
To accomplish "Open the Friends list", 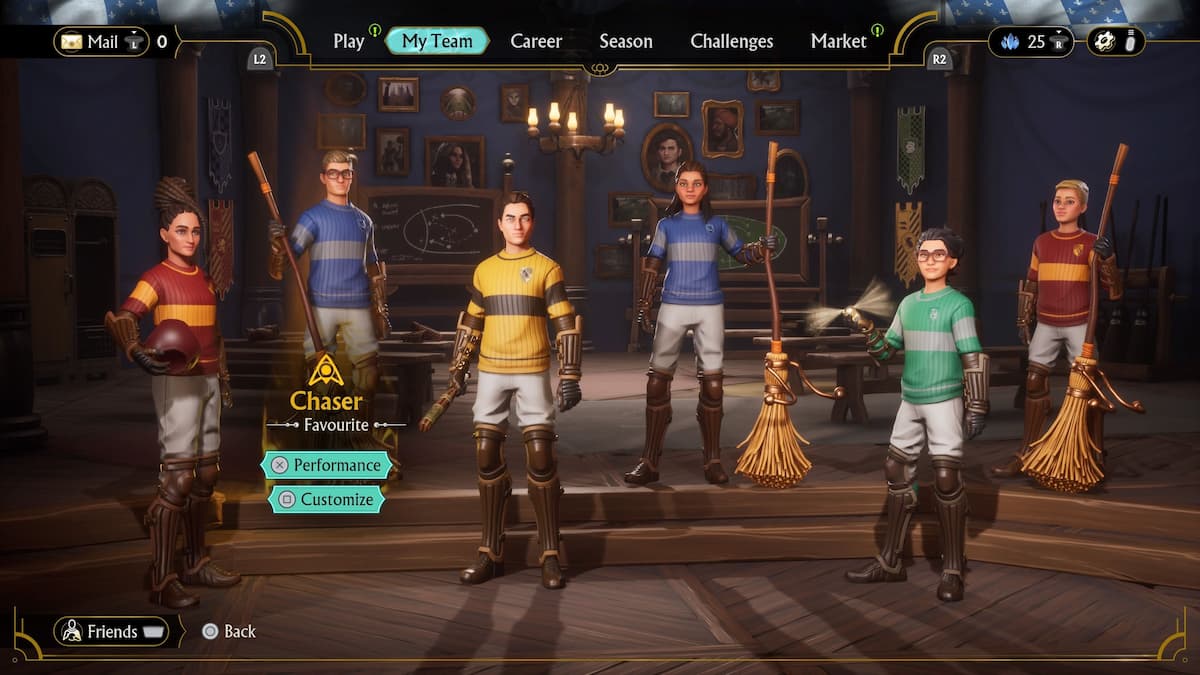I will [111, 631].
